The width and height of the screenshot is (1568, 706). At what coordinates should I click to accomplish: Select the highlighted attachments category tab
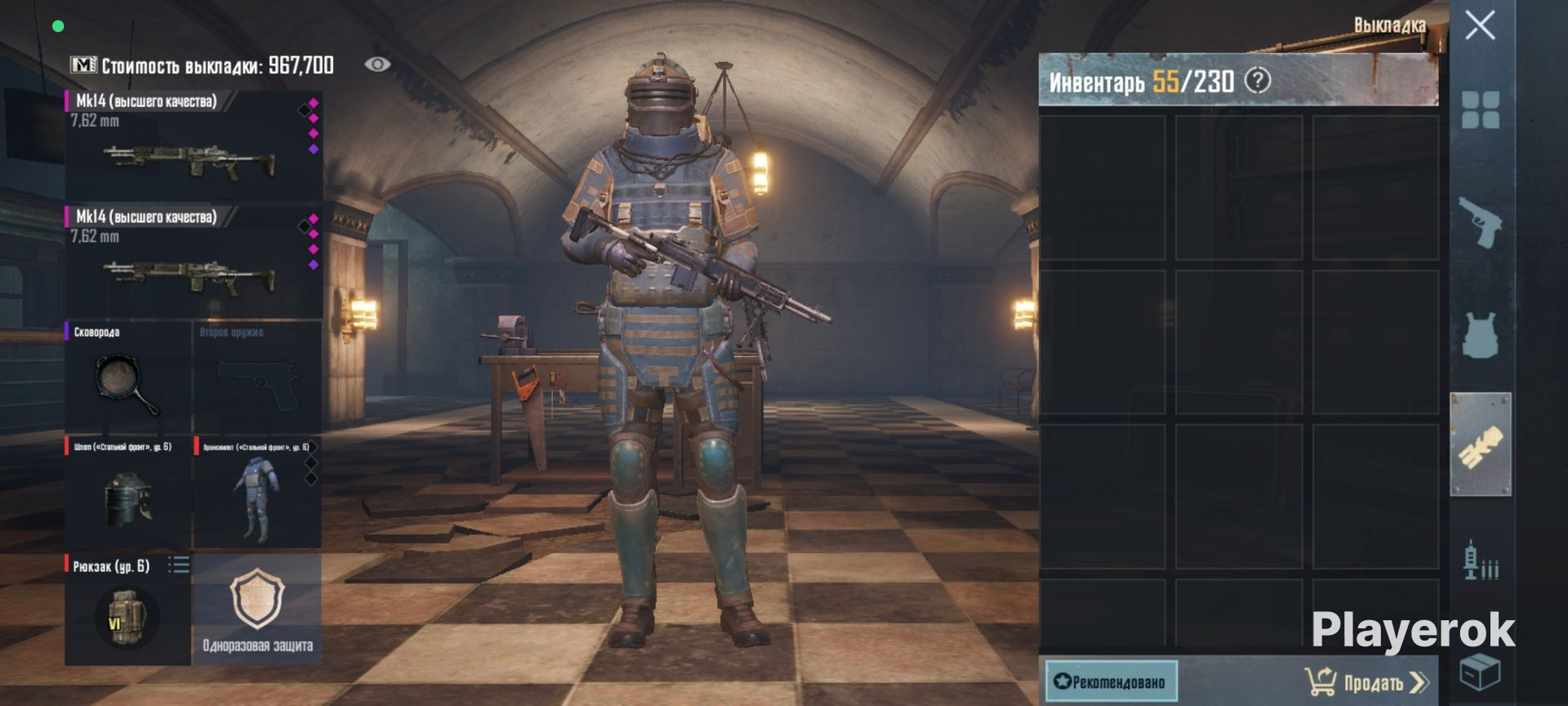point(1480,445)
